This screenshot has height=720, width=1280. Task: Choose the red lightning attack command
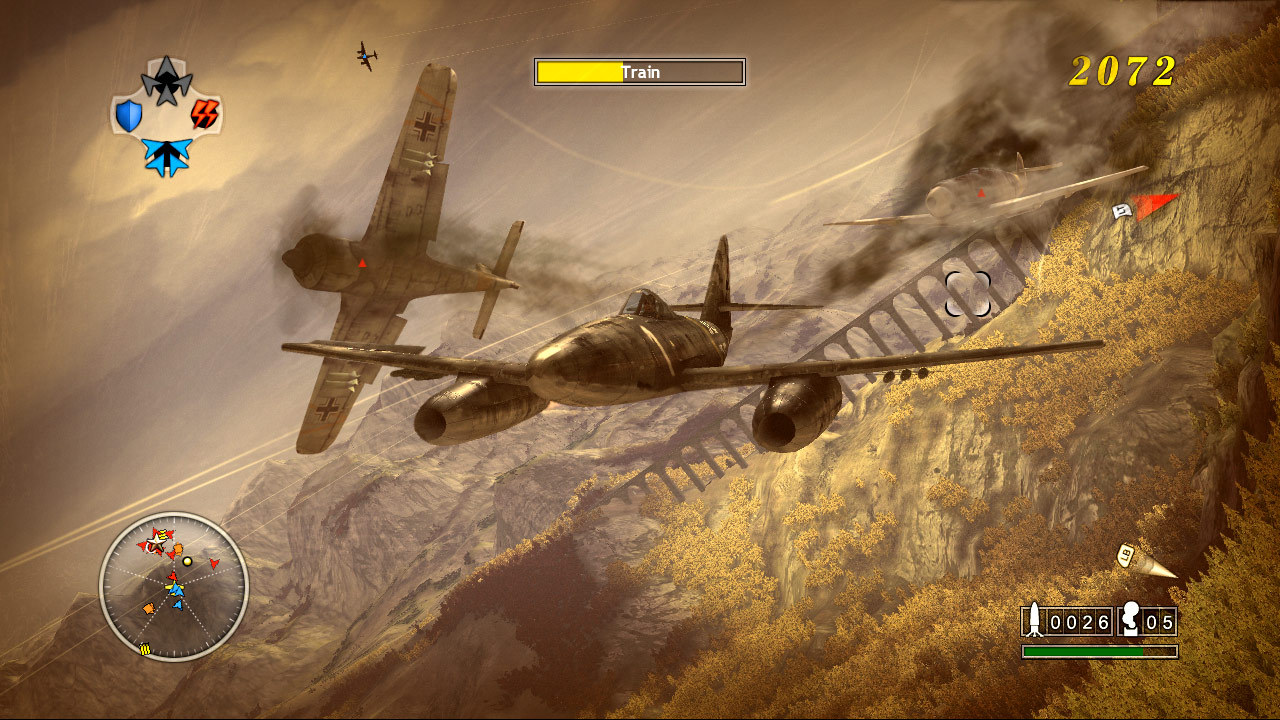click(205, 114)
